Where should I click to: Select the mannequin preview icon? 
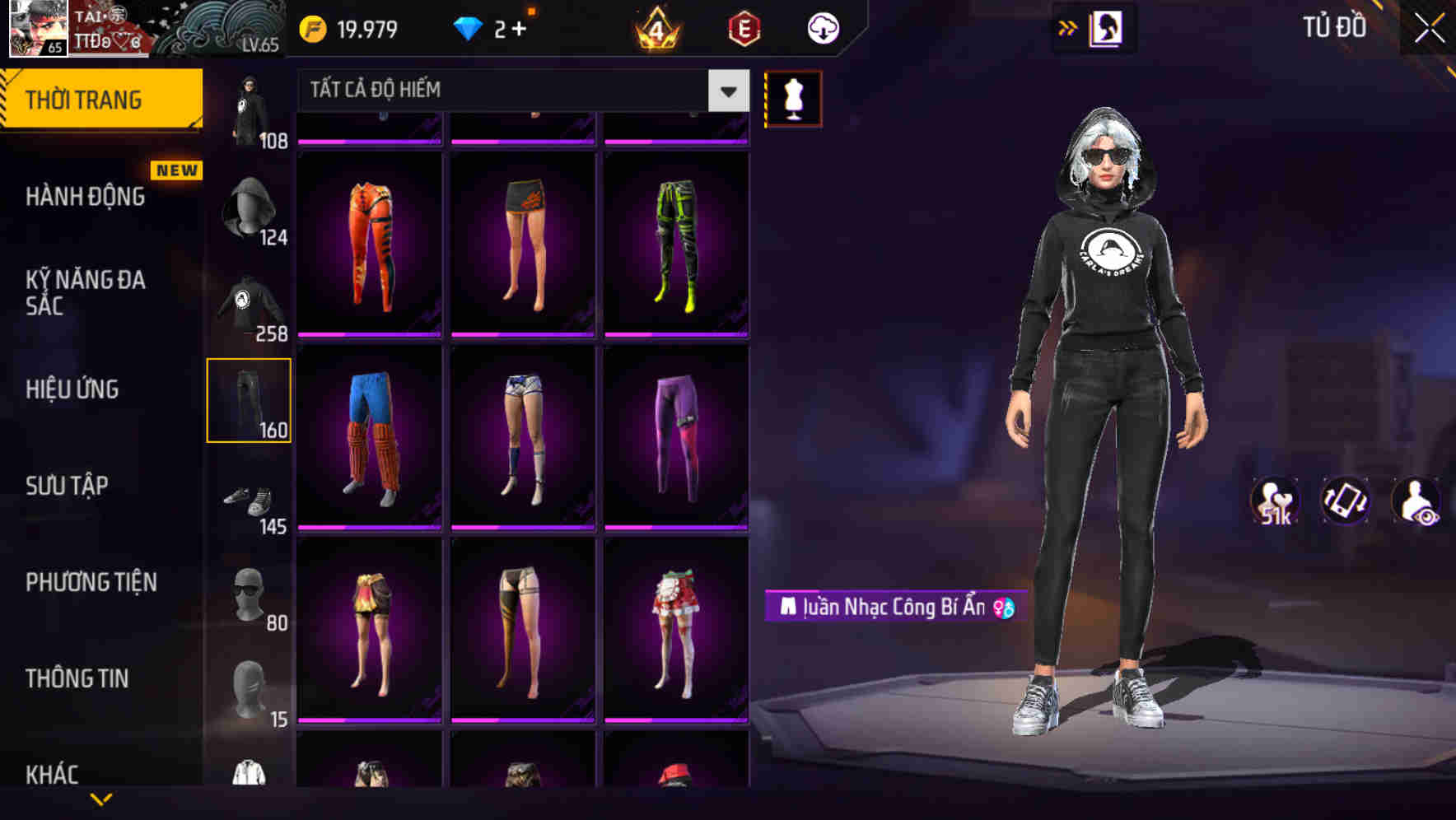[x=792, y=97]
